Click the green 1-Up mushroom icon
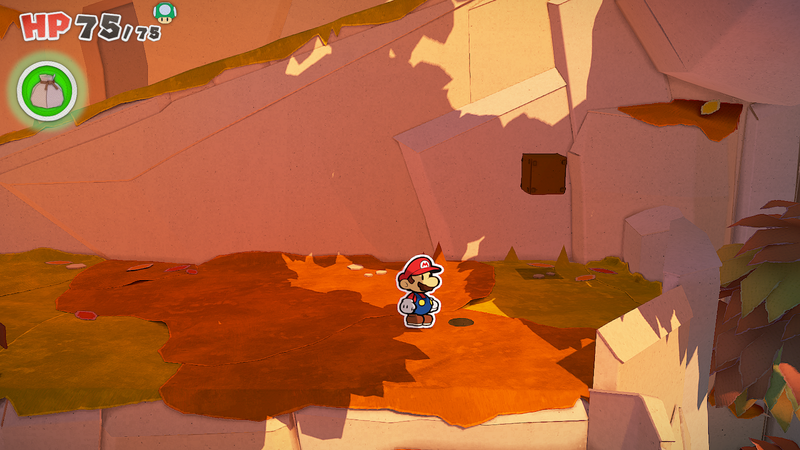The width and height of the screenshot is (800, 450). point(164,12)
